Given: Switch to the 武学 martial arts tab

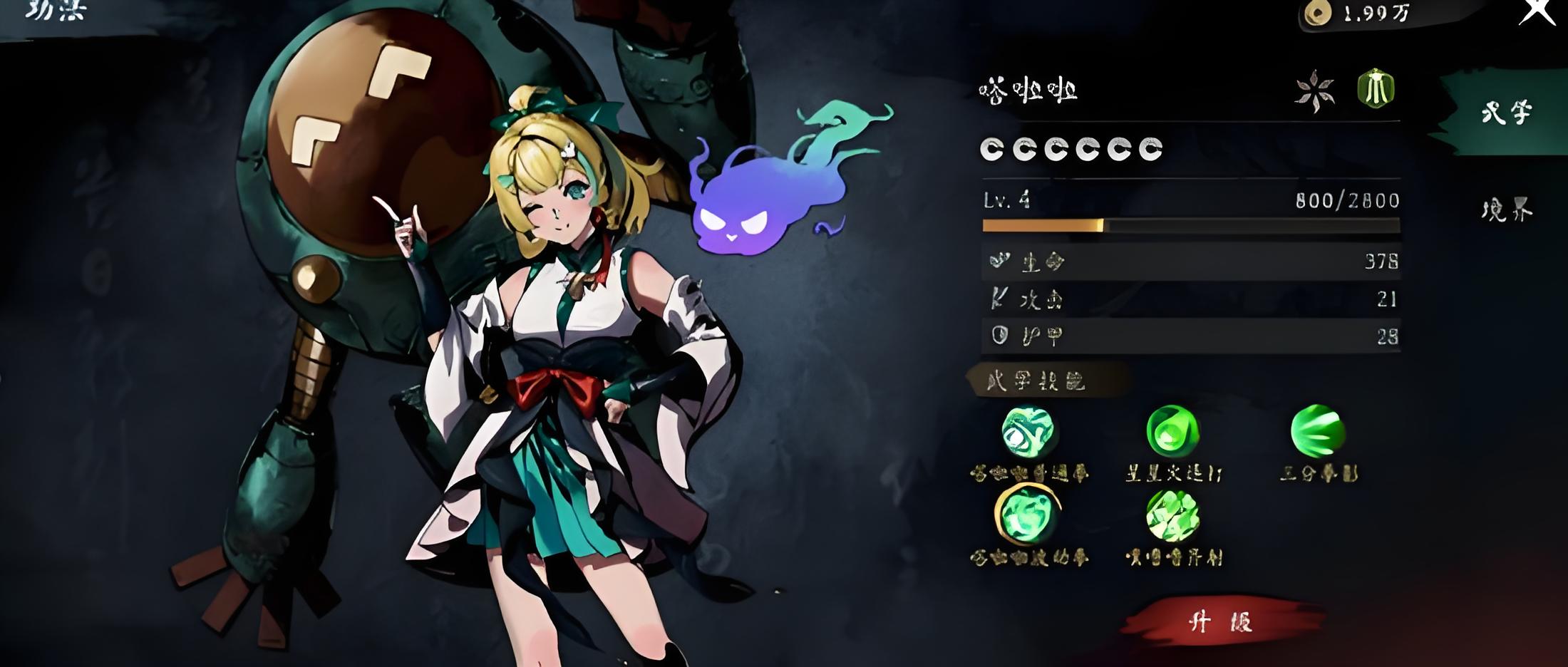Looking at the screenshot, I should pyautogui.click(x=1505, y=113).
